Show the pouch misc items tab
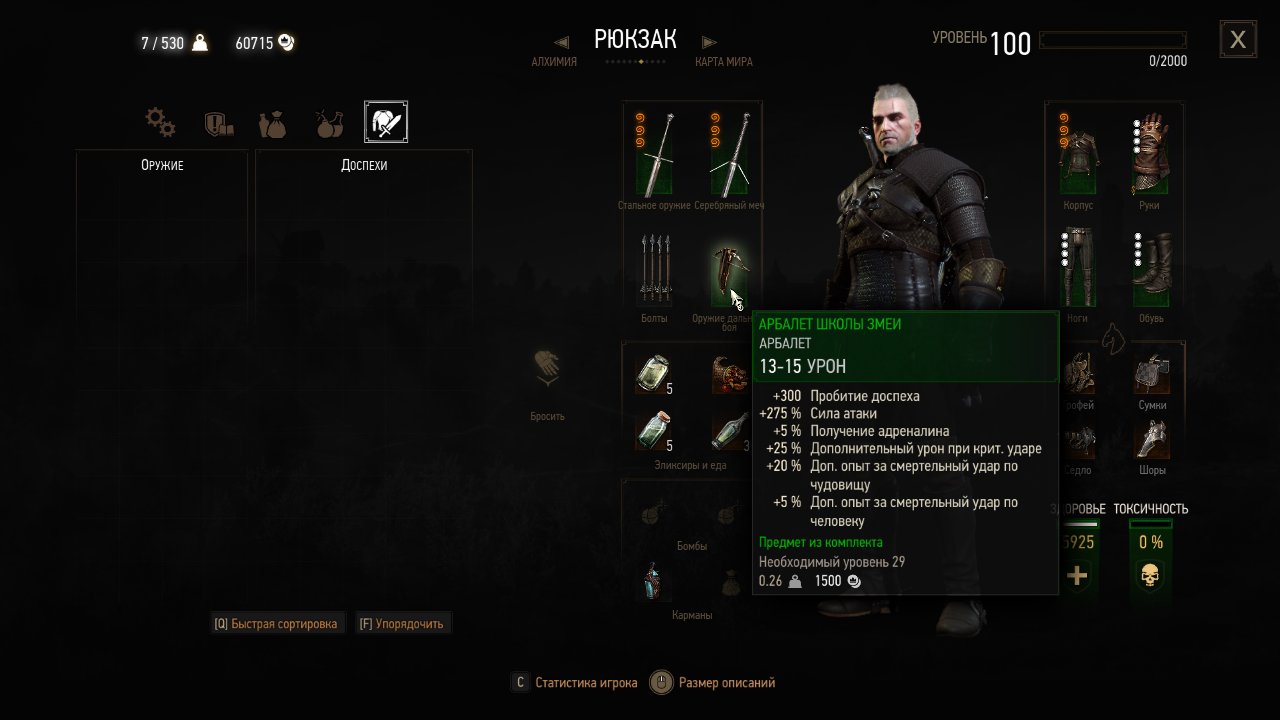Viewport: 1280px width, 720px height. coord(272,123)
